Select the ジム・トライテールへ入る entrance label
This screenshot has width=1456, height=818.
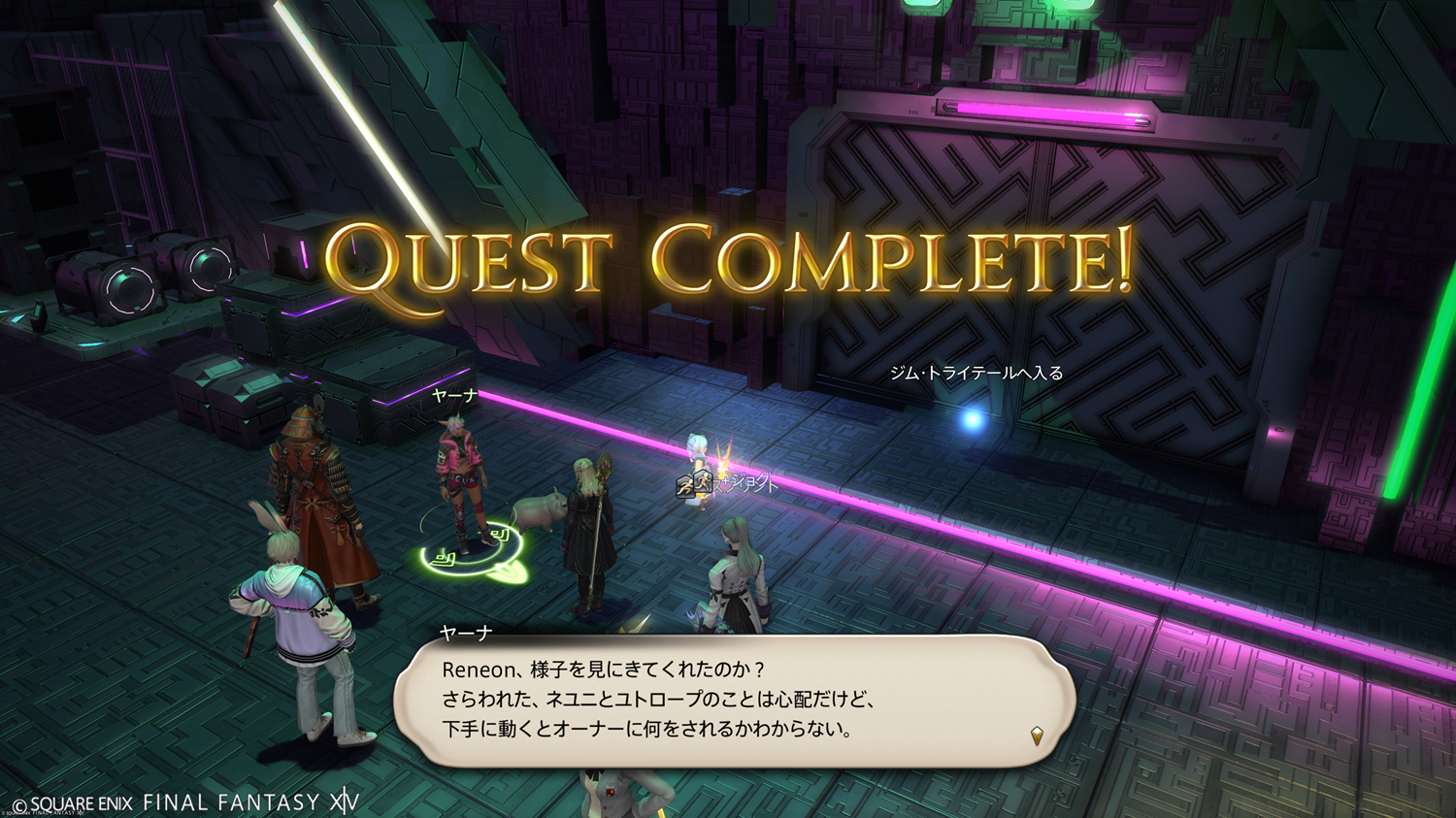point(976,374)
